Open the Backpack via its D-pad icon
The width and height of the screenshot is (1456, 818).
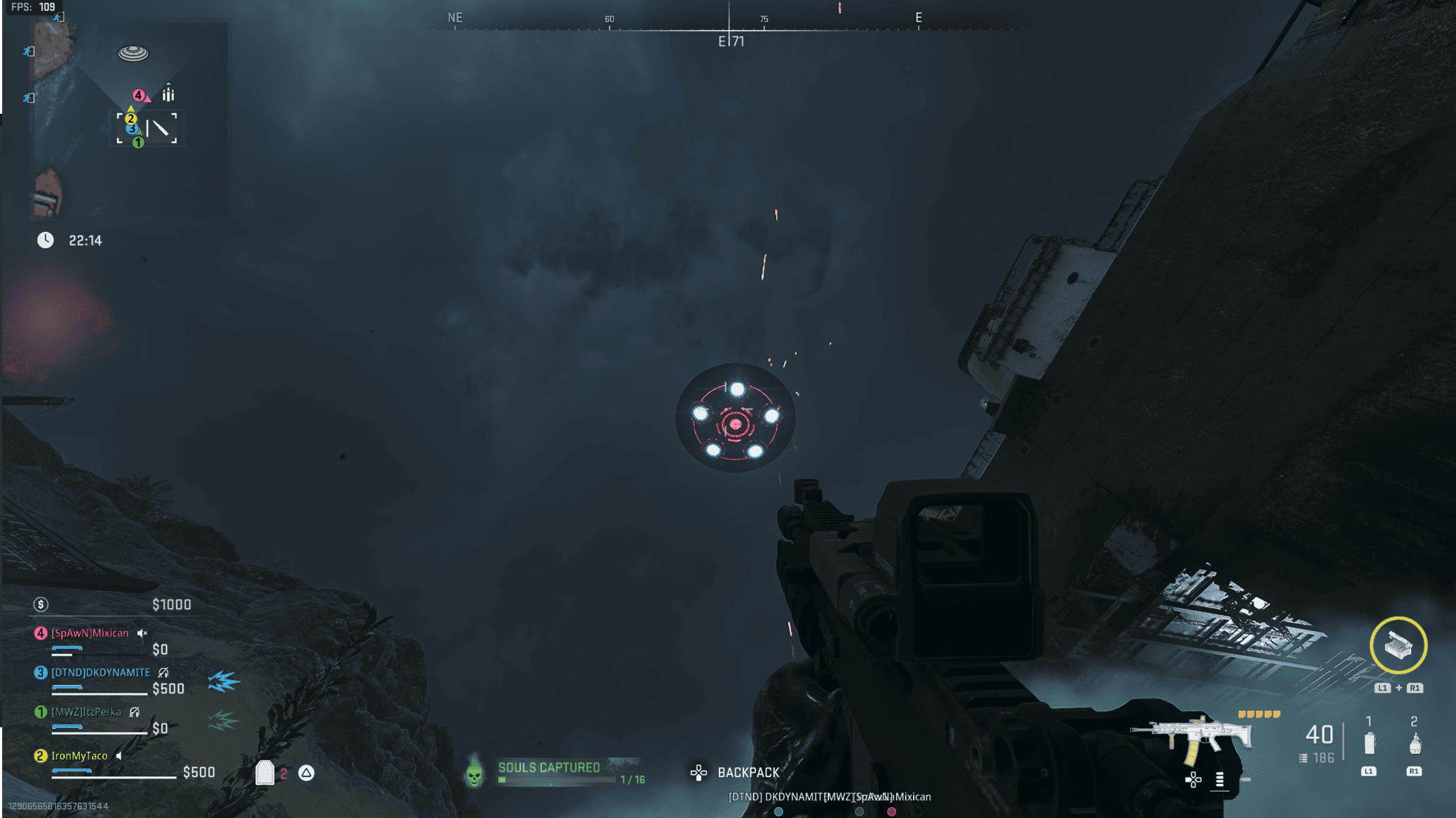(699, 772)
